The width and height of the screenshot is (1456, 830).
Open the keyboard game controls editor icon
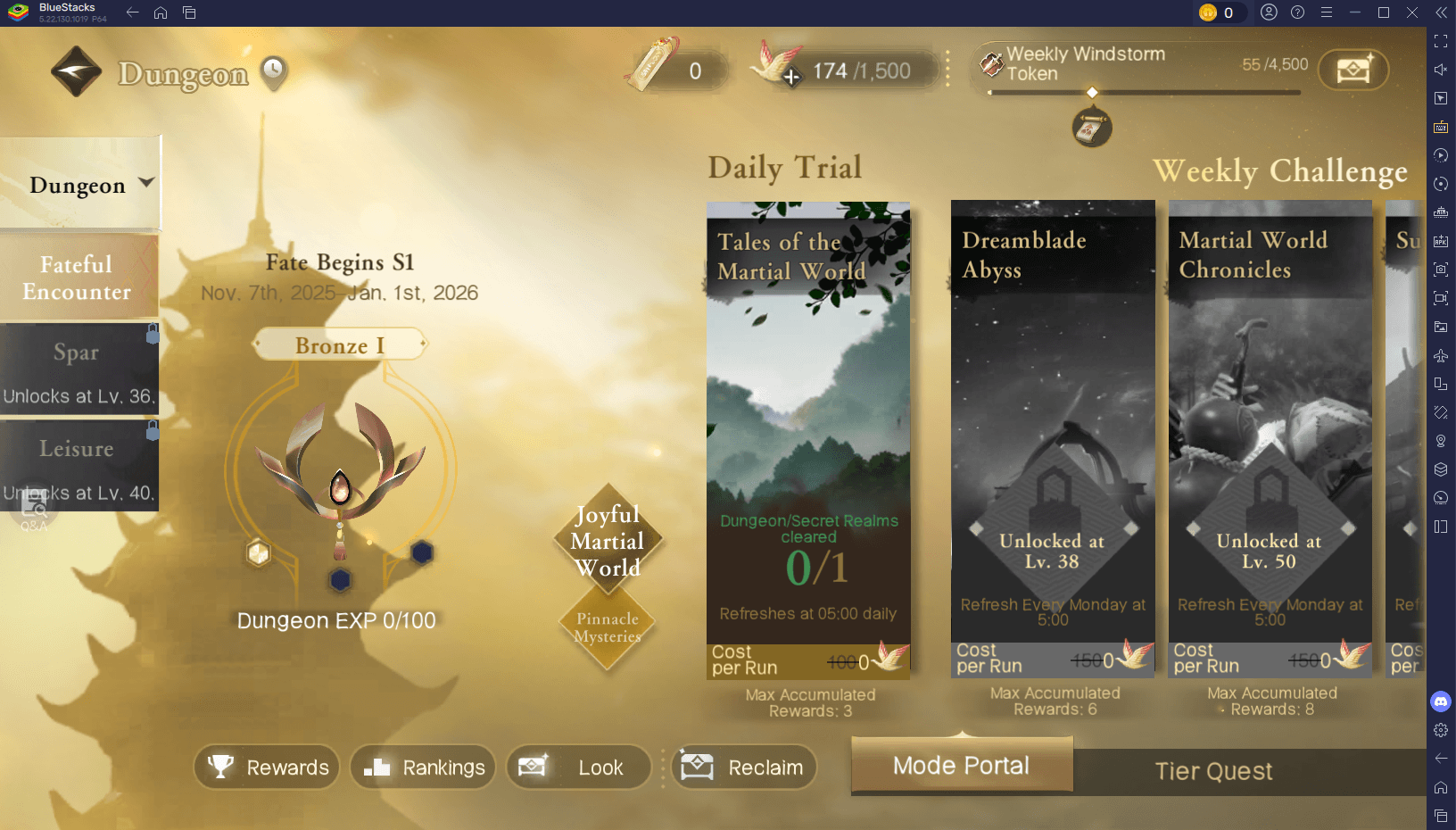(x=1441, y=127)
